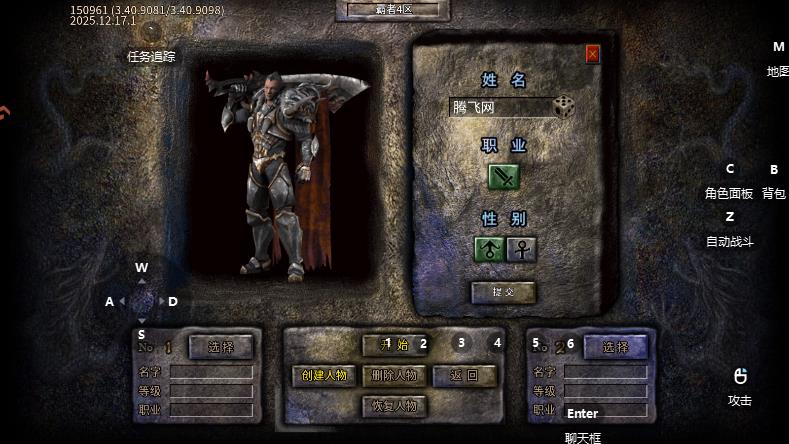Choose the male gender symbol
This screenshot has width=789, height=444.
[x=489, y=249]
